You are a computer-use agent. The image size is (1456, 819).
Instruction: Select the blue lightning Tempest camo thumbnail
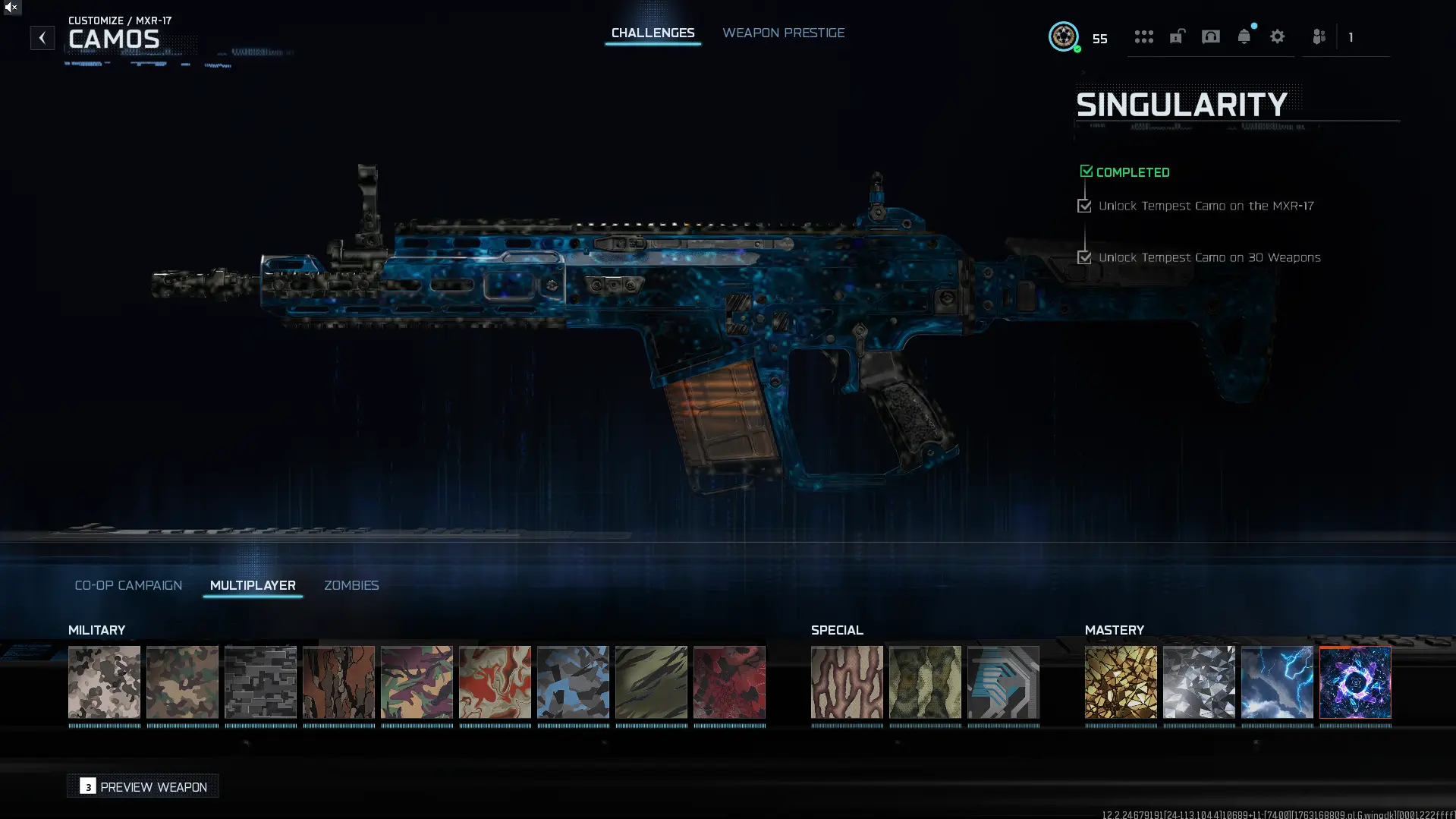coord(1277,682)
